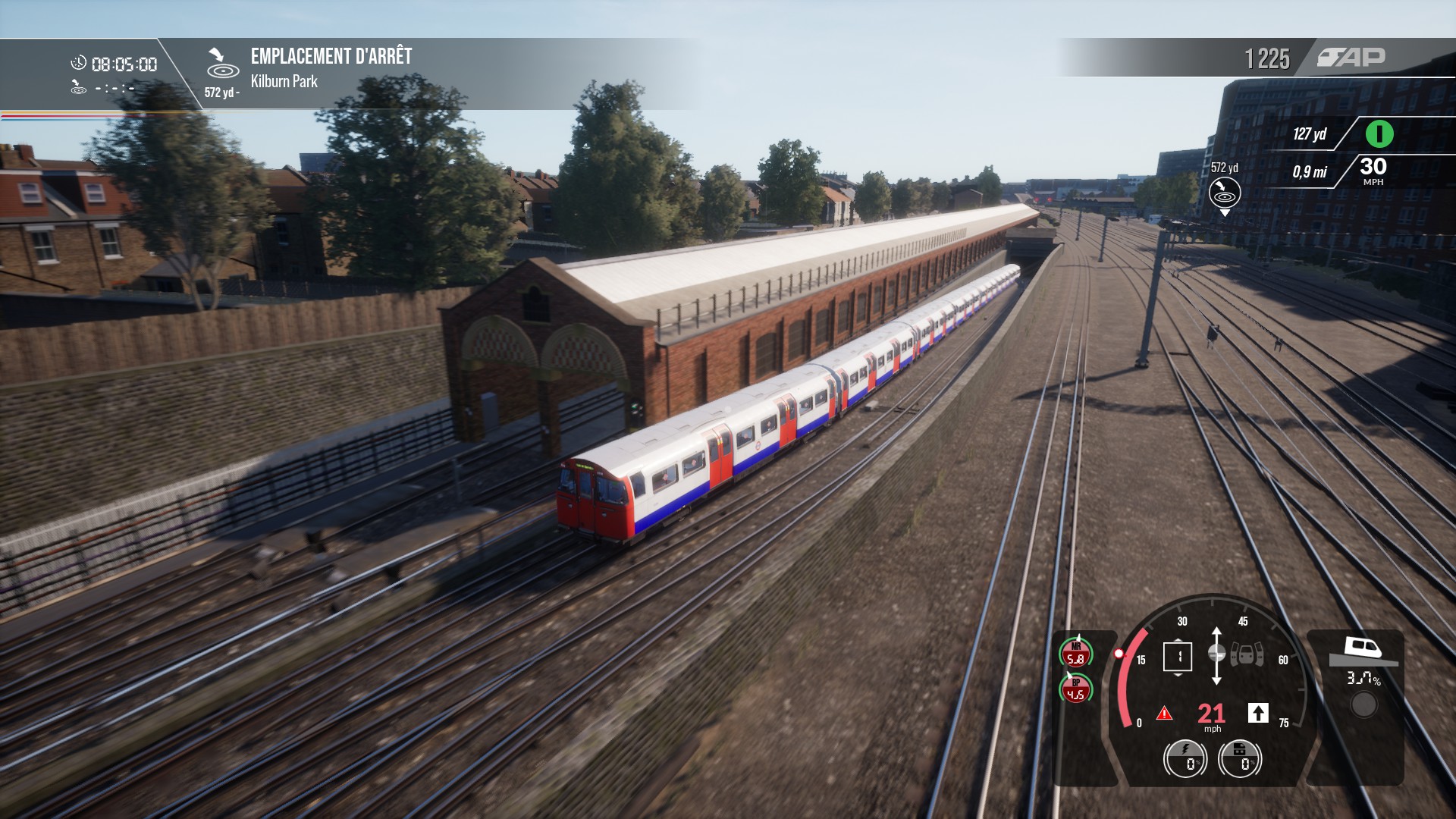Click the green signal aspect indicator

pos(1379,134)
